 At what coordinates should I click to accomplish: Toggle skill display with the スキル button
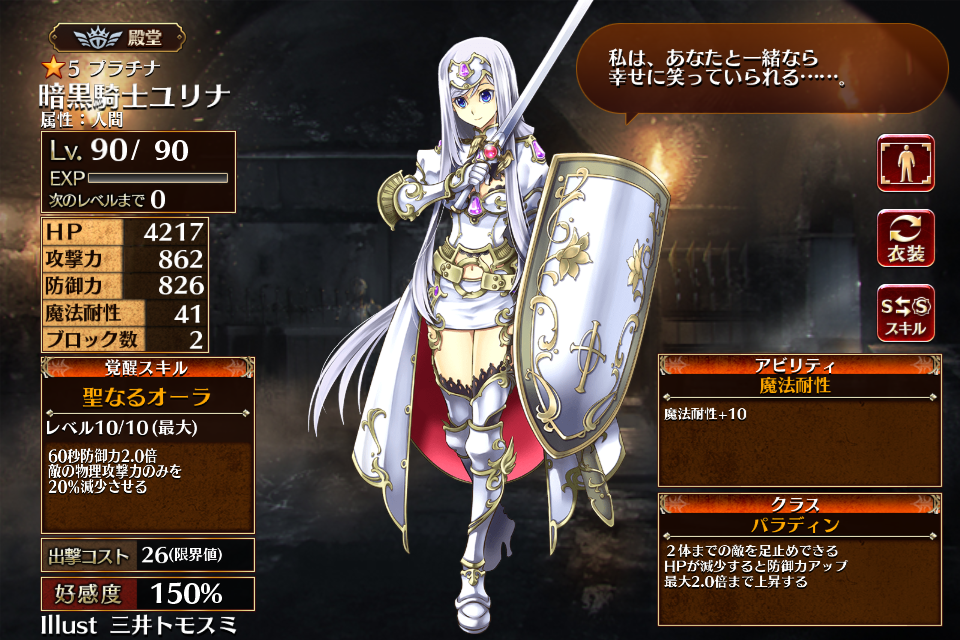tap(905, 313)
